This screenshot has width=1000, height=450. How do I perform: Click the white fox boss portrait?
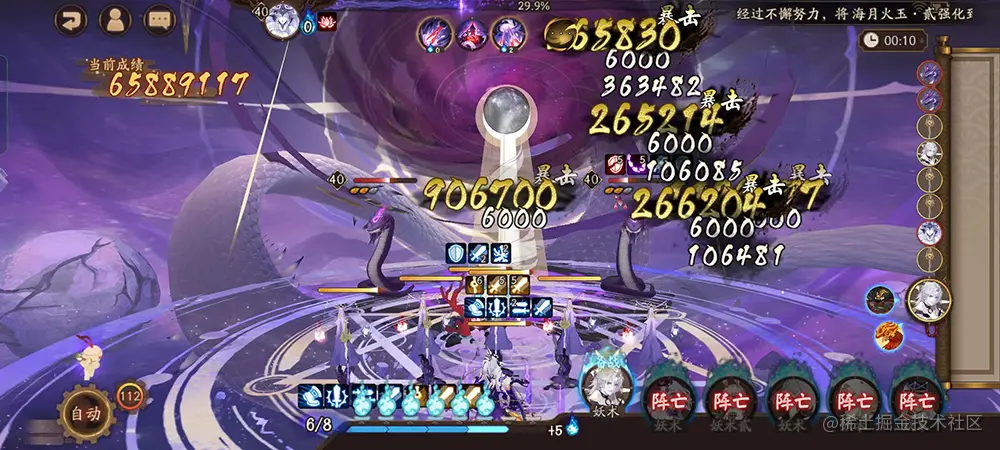(283, 20)
